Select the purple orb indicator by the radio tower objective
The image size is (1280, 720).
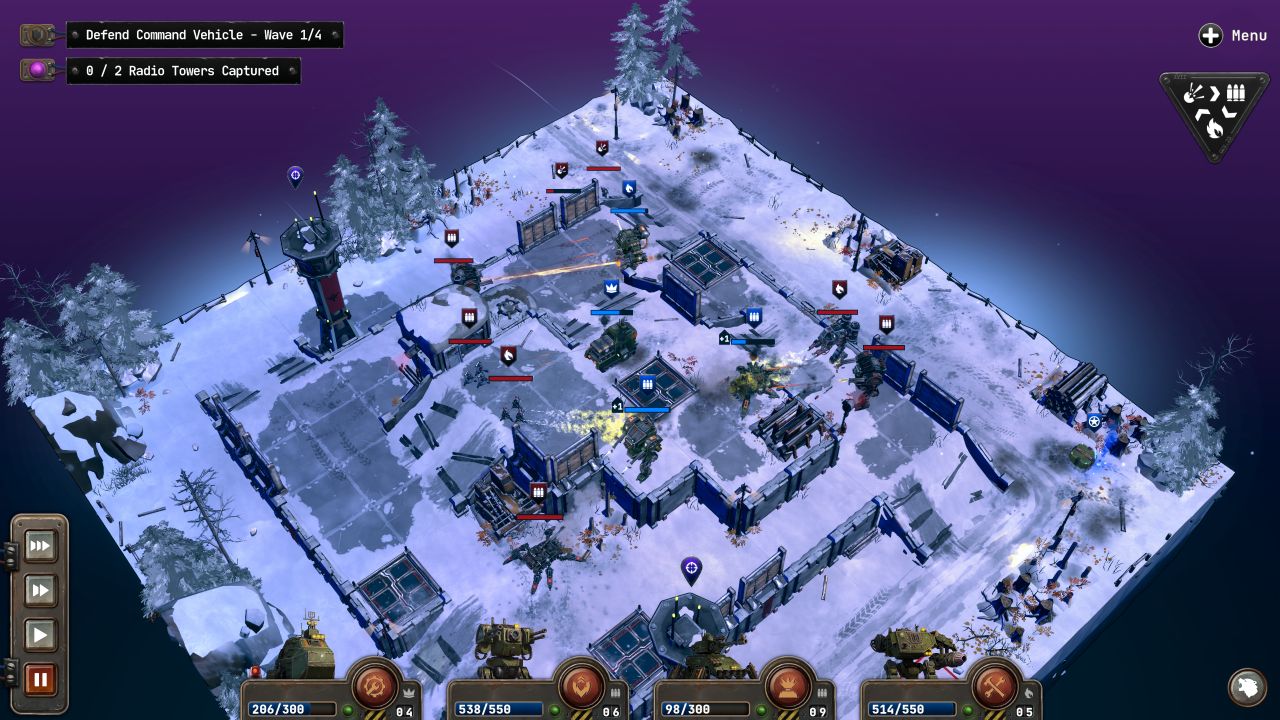(38, 70)
